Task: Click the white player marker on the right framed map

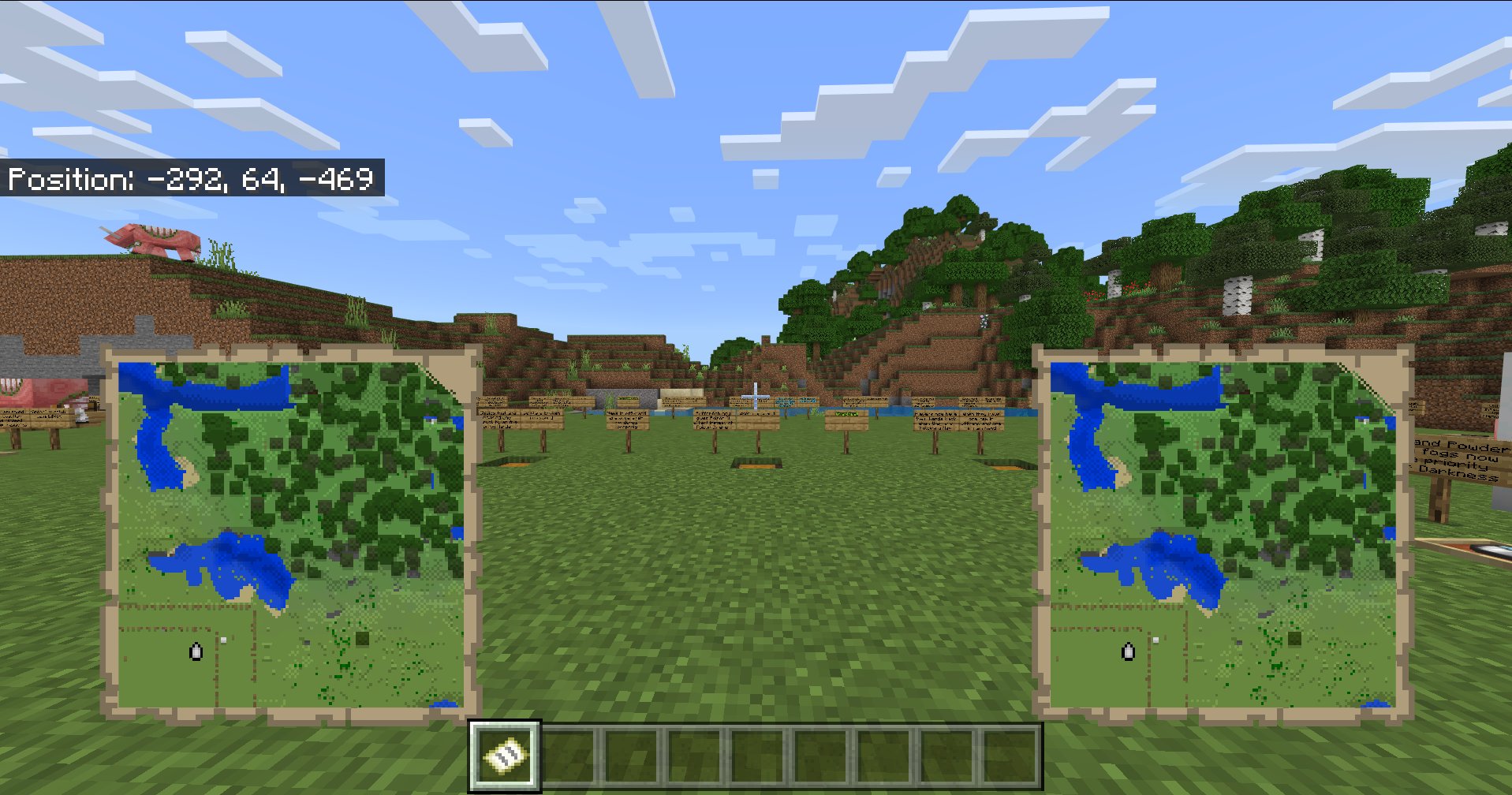Action: pyautogui.click(x=1128, y=653)
